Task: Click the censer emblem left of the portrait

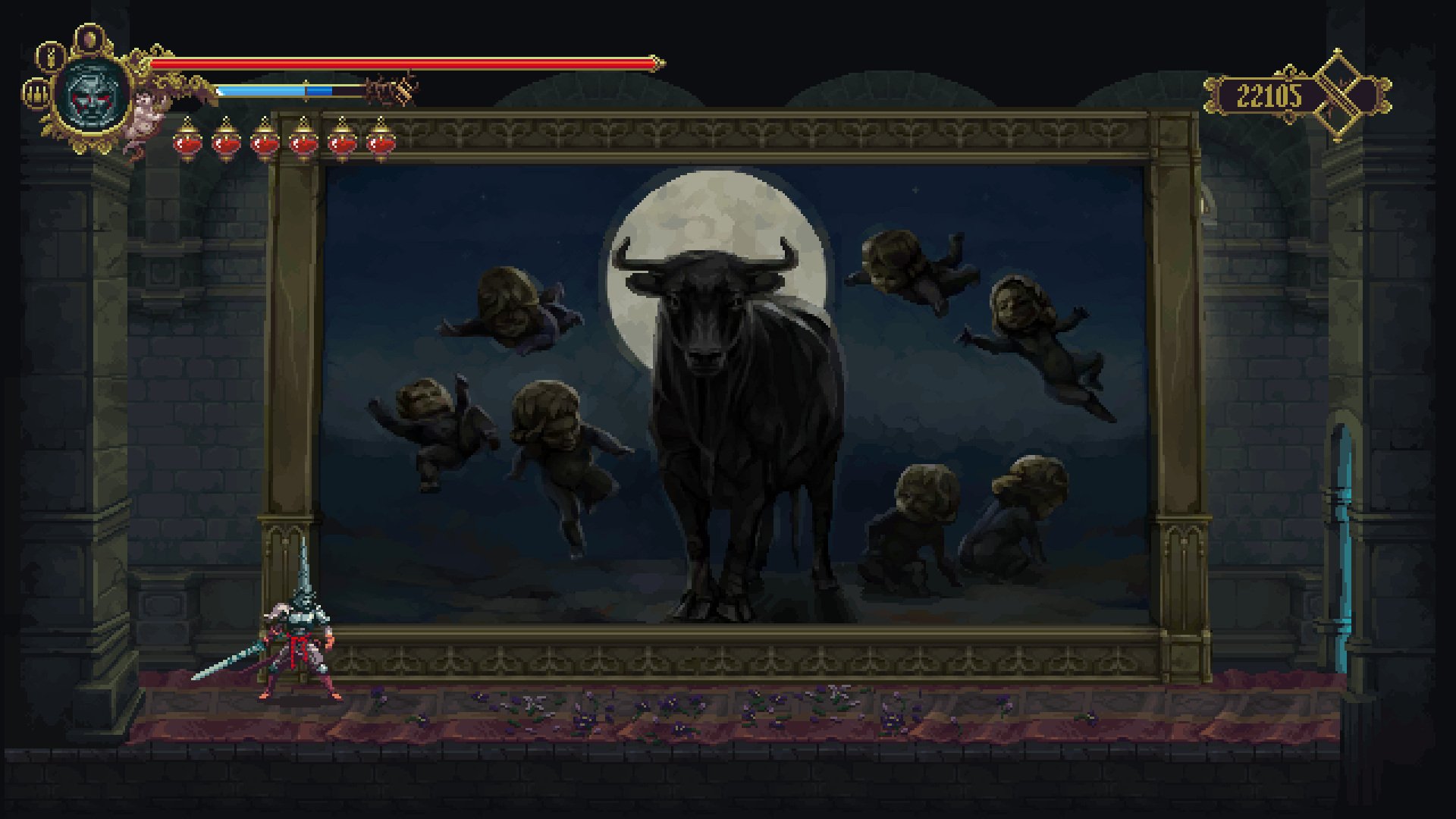Action: click(36, 94)
